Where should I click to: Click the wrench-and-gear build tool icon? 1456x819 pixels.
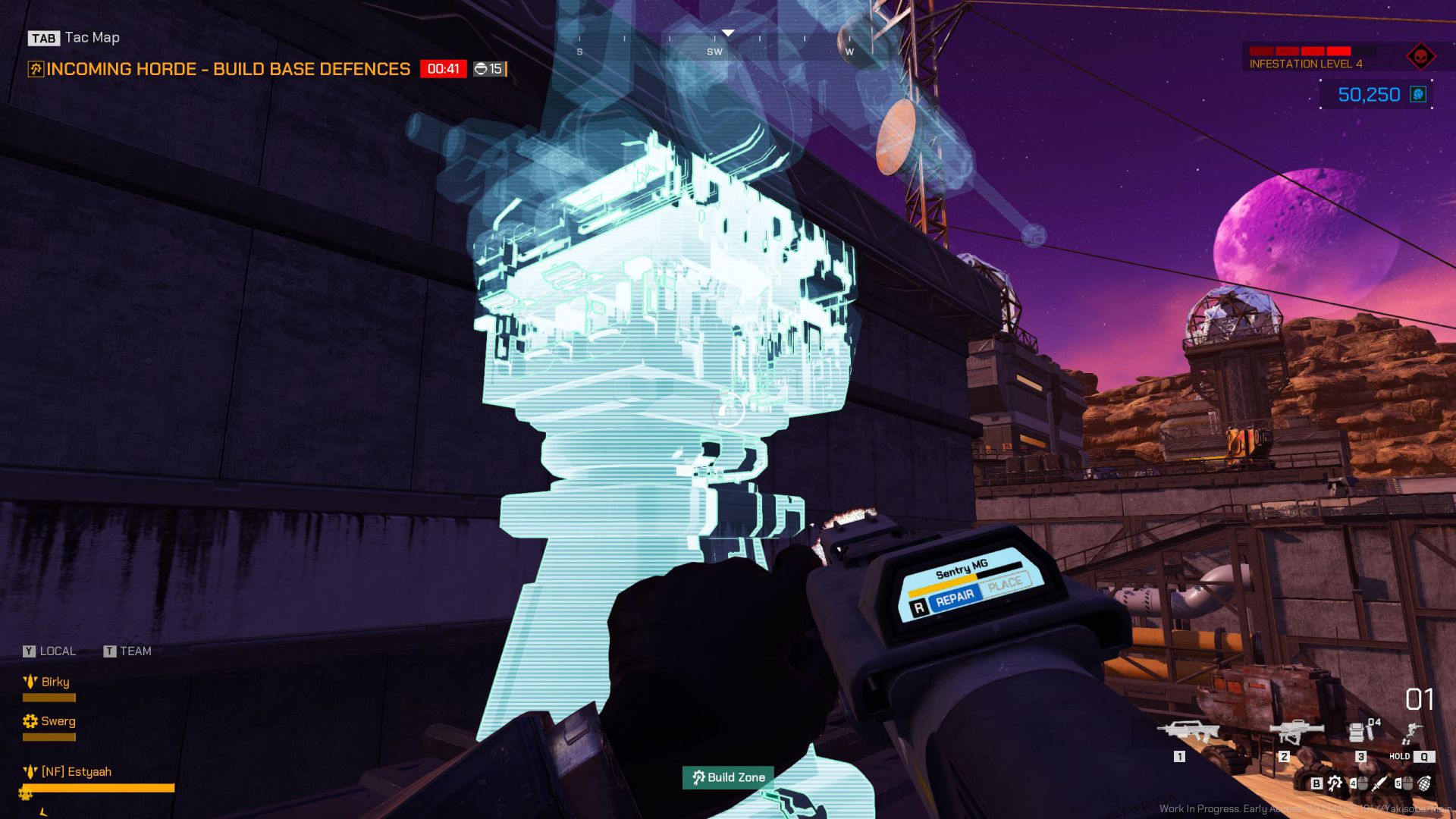coord(1335,783)
